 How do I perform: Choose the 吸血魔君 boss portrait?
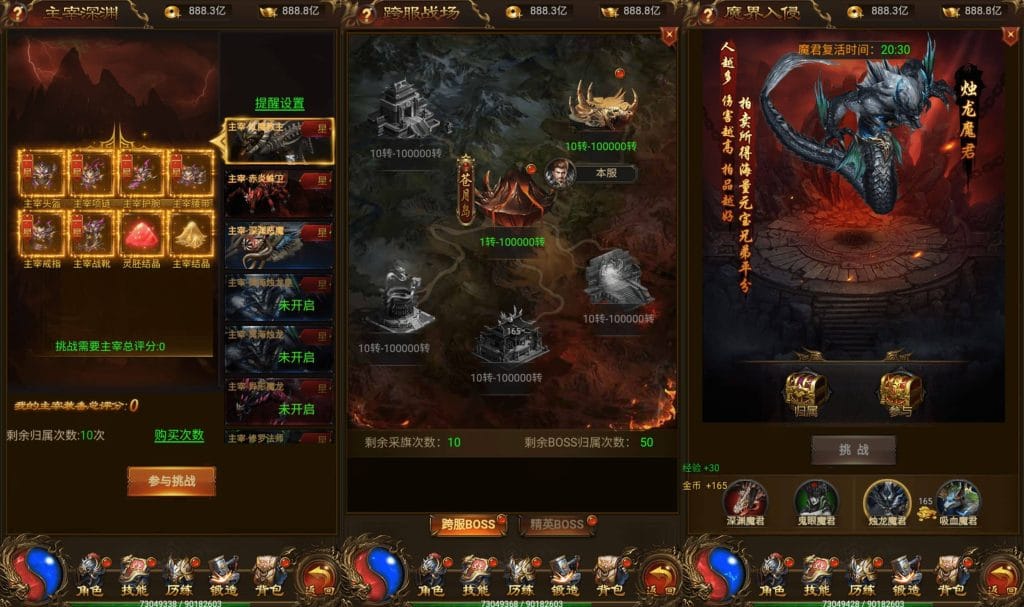click(x=958, y=500)
